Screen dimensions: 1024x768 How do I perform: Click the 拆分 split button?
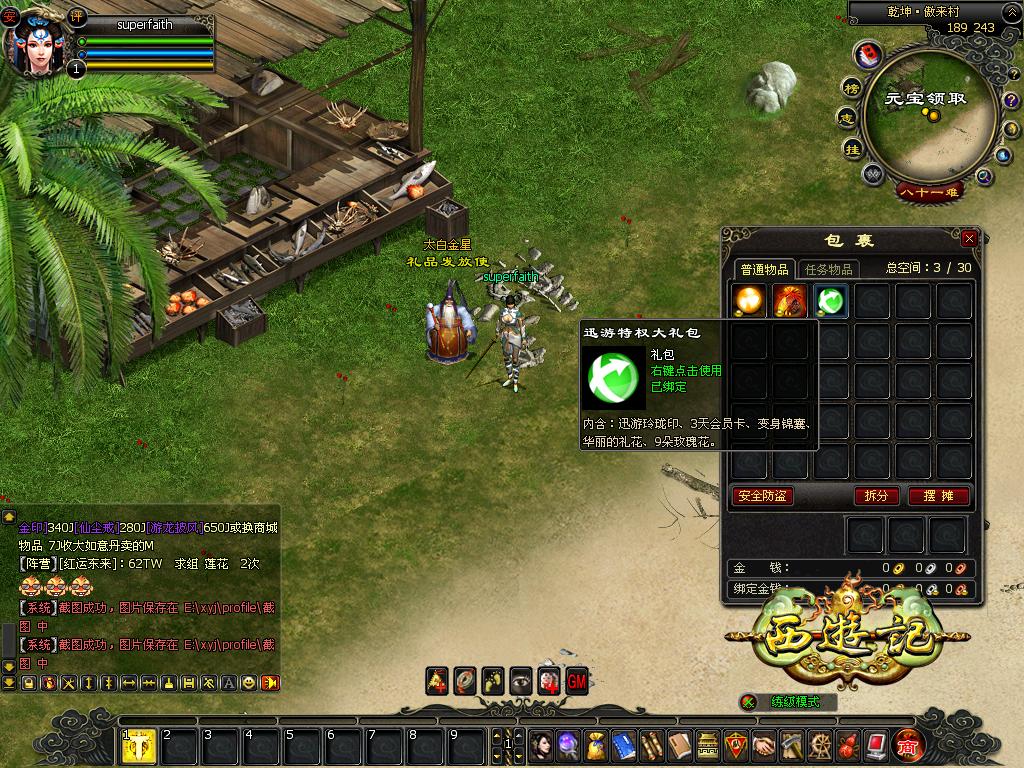pos(876,496)
